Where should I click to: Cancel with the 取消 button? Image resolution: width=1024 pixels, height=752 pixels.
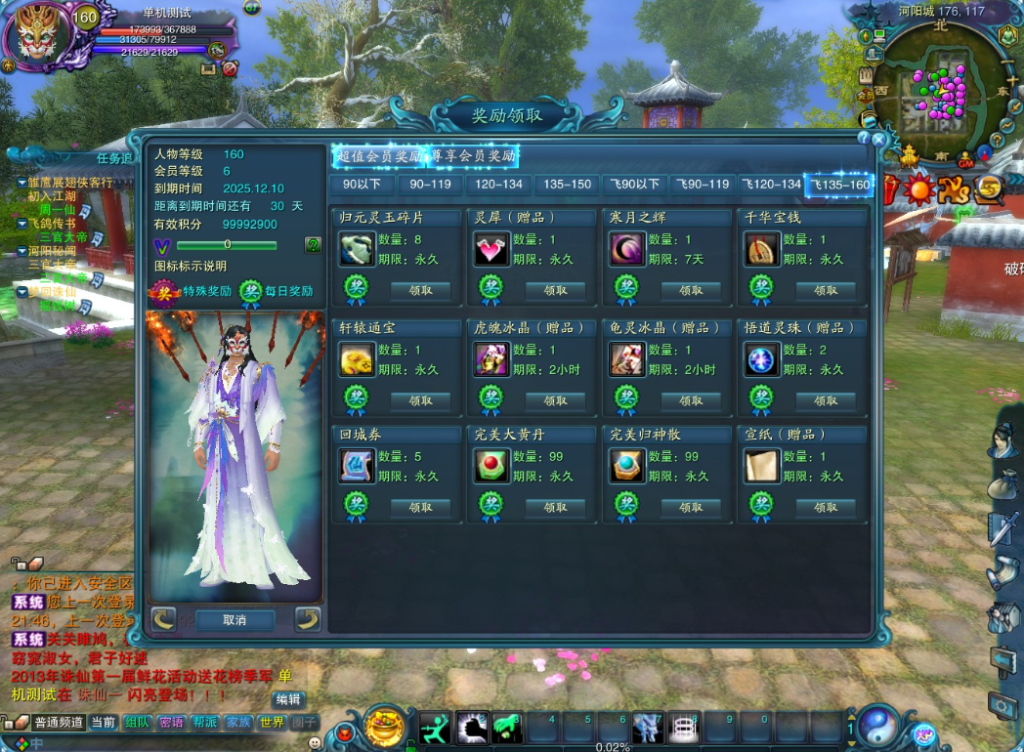click(235, 620)
